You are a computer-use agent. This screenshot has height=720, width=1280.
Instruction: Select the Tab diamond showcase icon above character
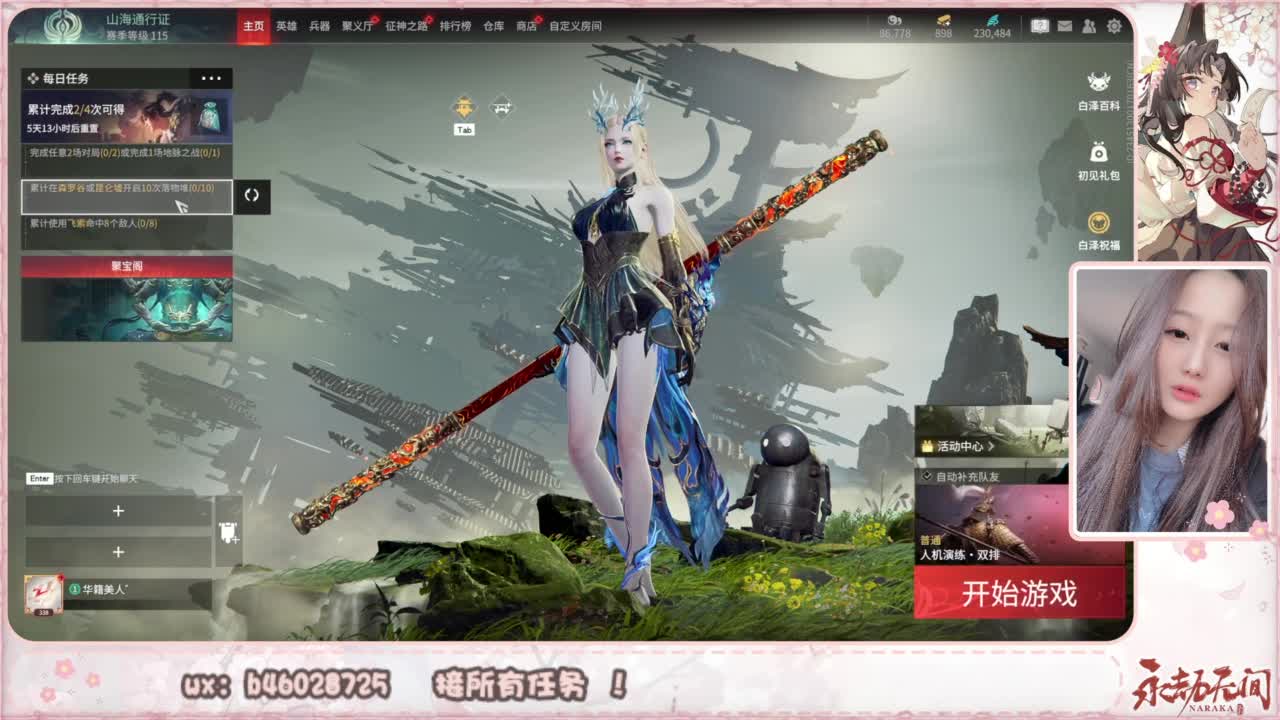click(463, 106)
